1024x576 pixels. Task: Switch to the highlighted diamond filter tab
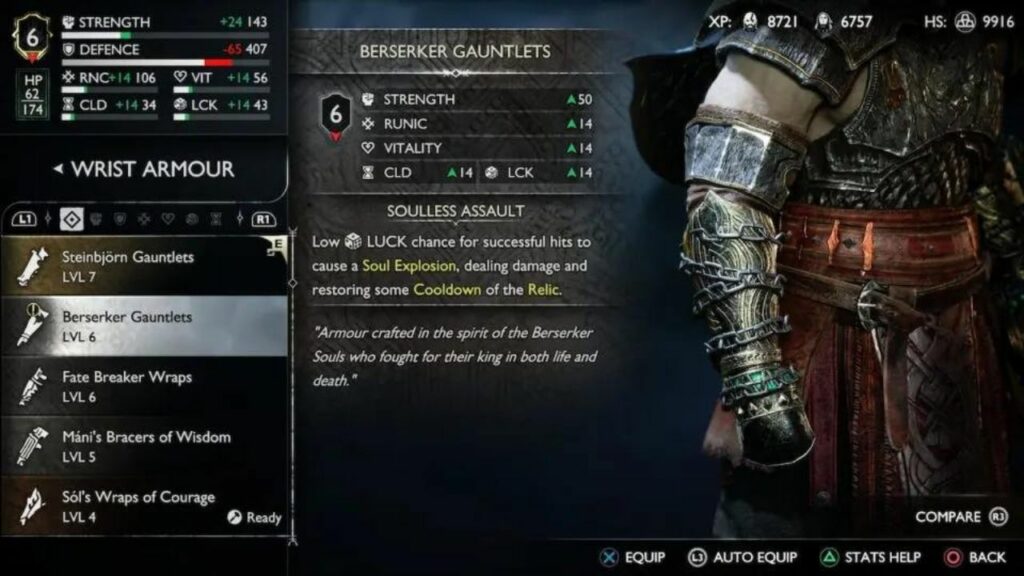coord(71,218)
